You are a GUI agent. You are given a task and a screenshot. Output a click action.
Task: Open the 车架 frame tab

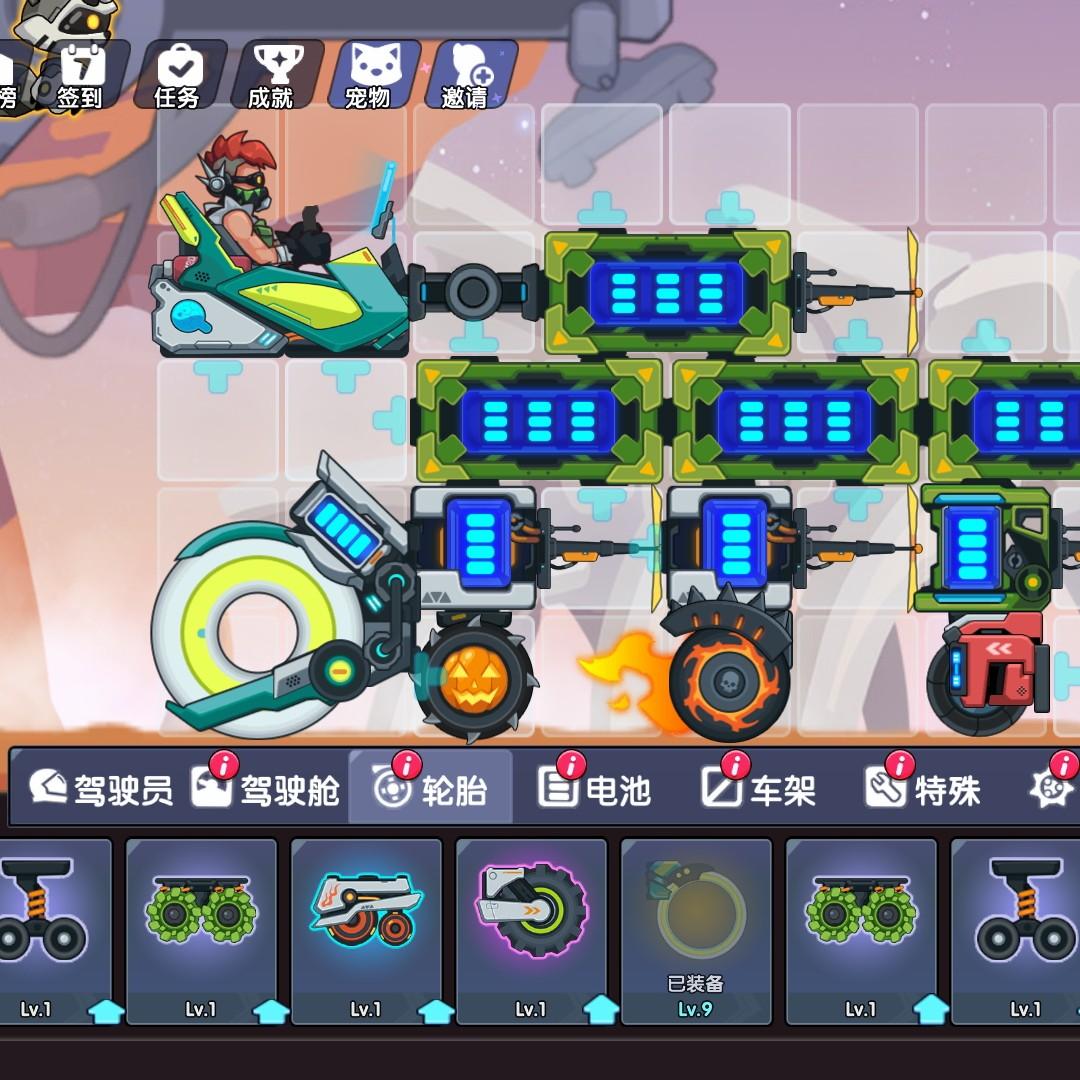point(759,789)
